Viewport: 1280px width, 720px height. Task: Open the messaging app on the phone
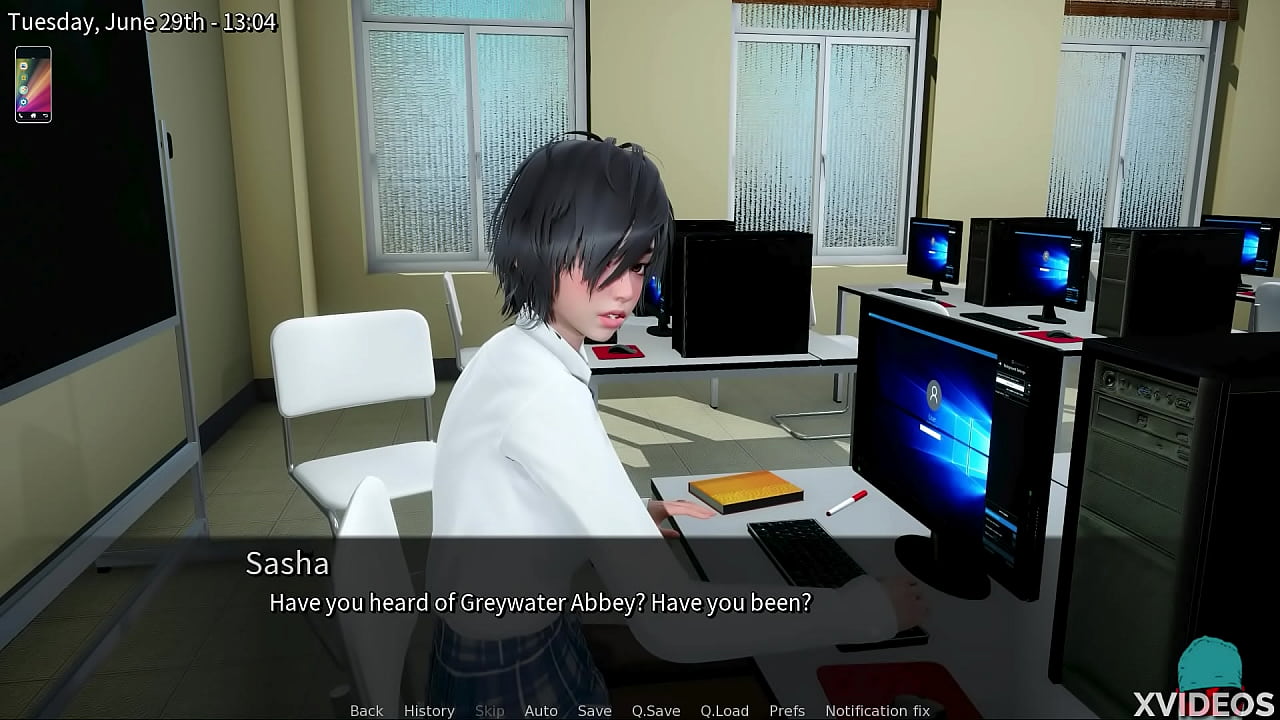point(24,66)
